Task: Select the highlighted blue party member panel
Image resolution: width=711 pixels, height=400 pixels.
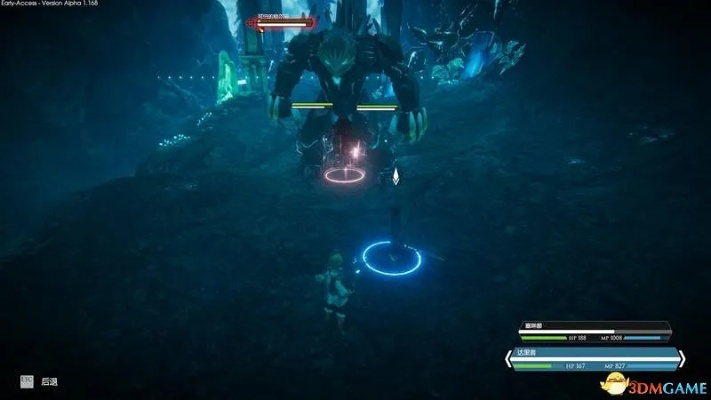Action: tap(594, 358)
